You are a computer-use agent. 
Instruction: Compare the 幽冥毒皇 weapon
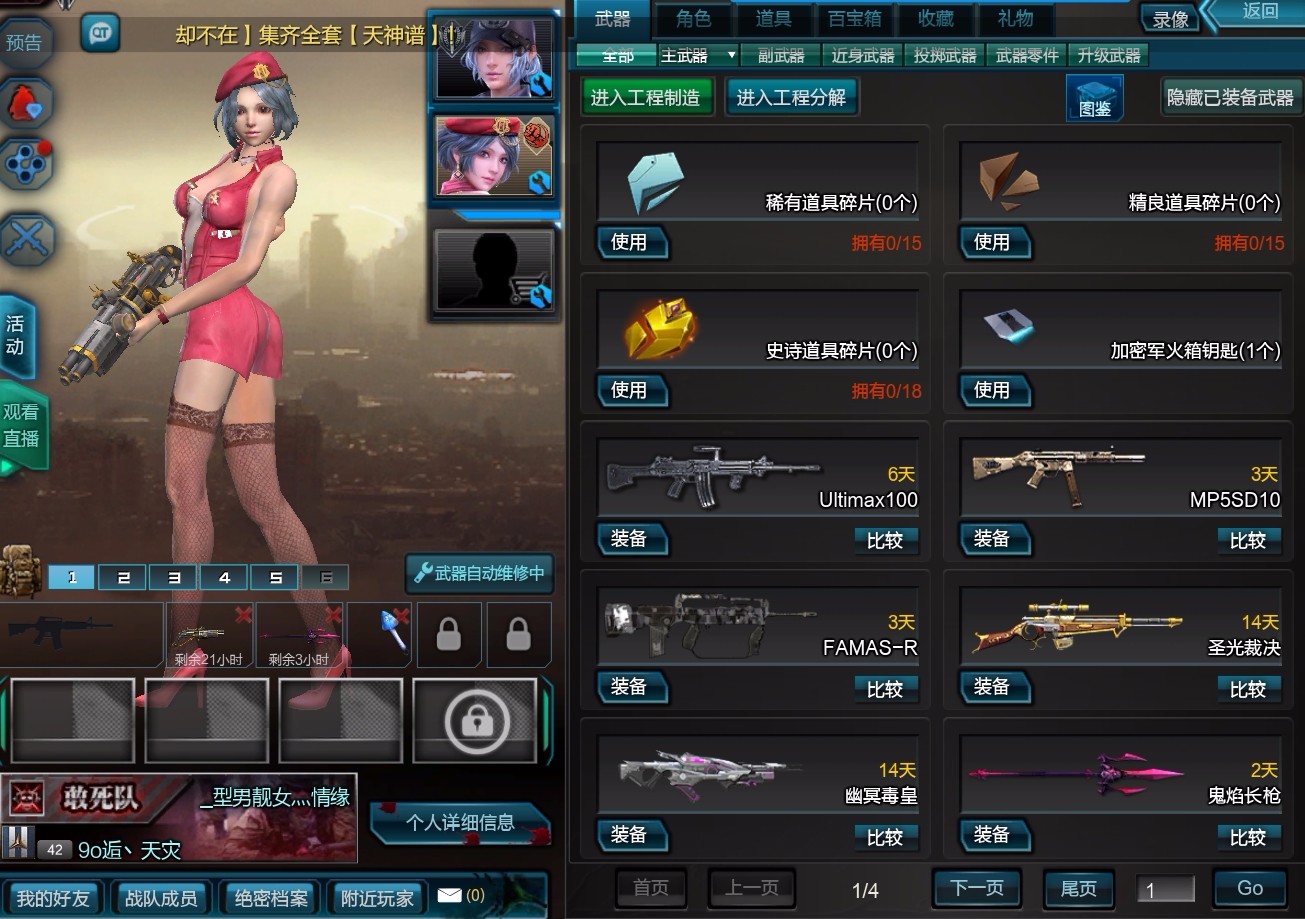click(884, 837)
